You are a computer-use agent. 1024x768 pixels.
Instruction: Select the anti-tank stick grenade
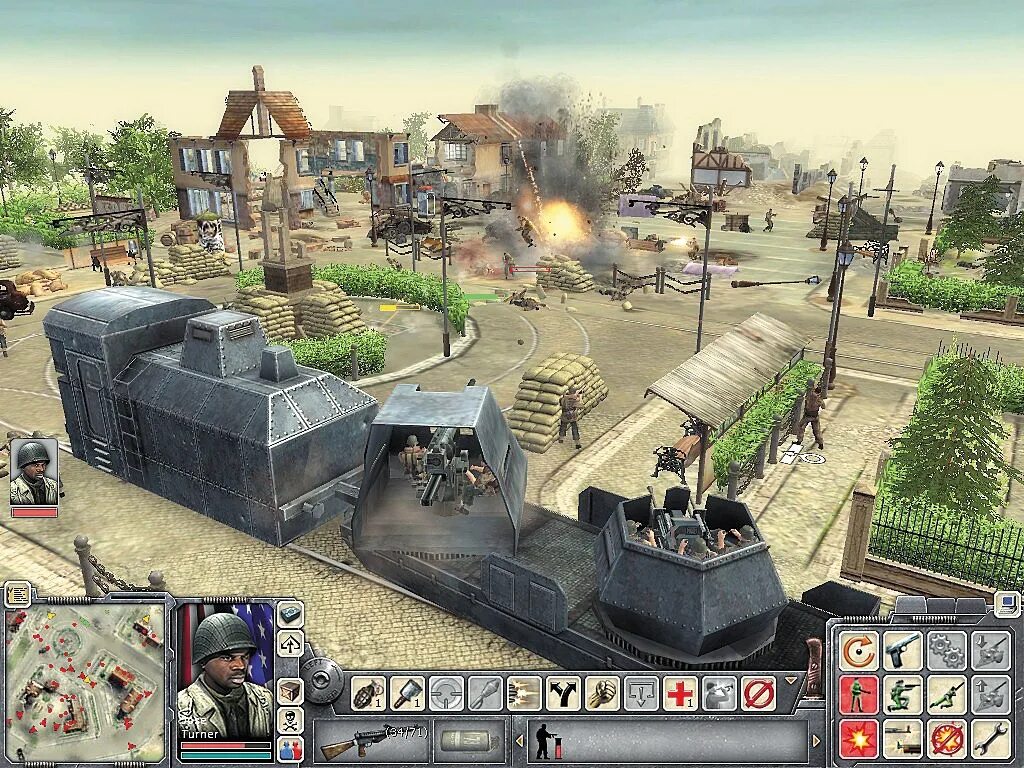click(x=408, y=692)
